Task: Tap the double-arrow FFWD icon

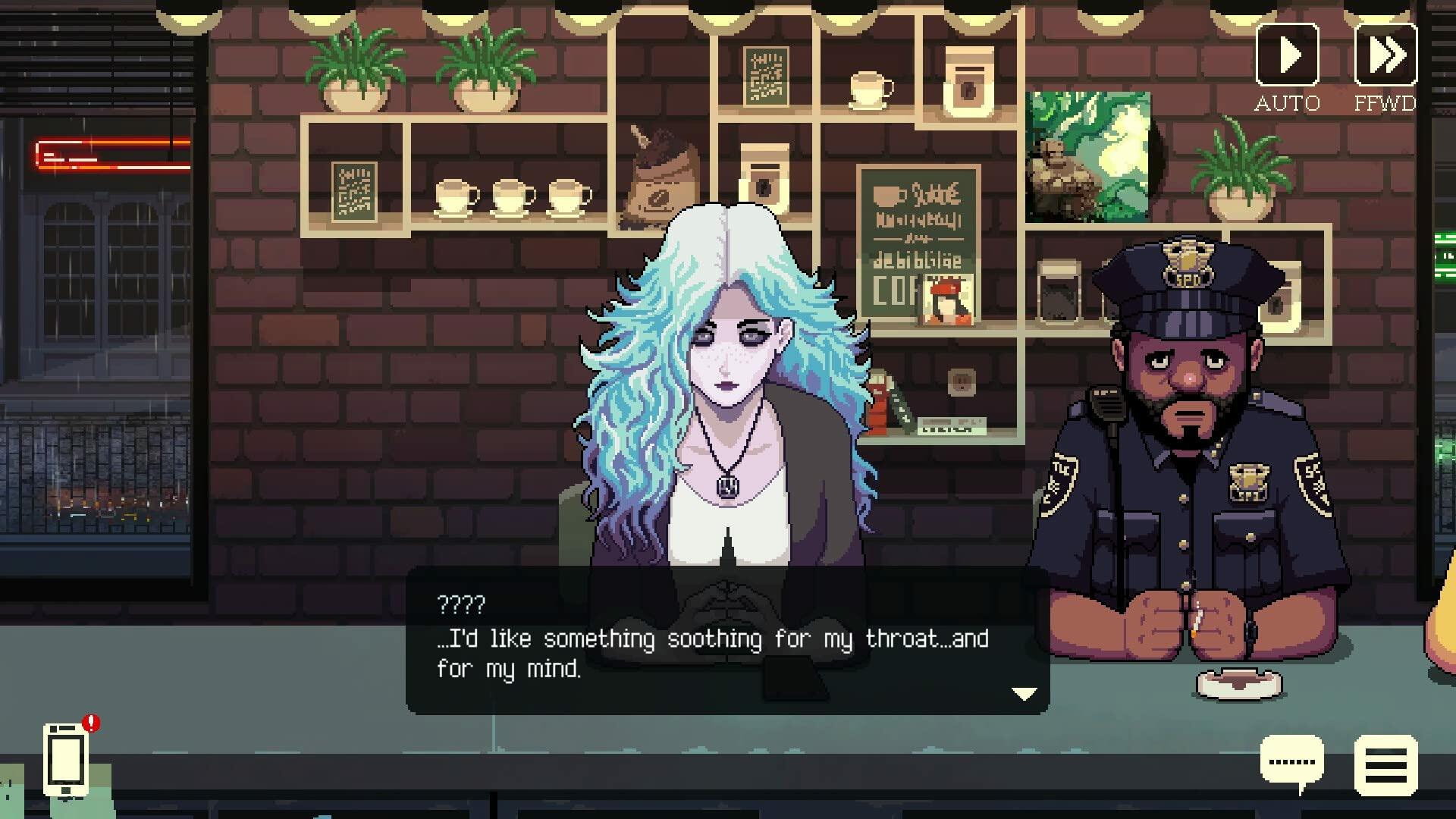Action: pyautogui.click(x=1388, y=55)
